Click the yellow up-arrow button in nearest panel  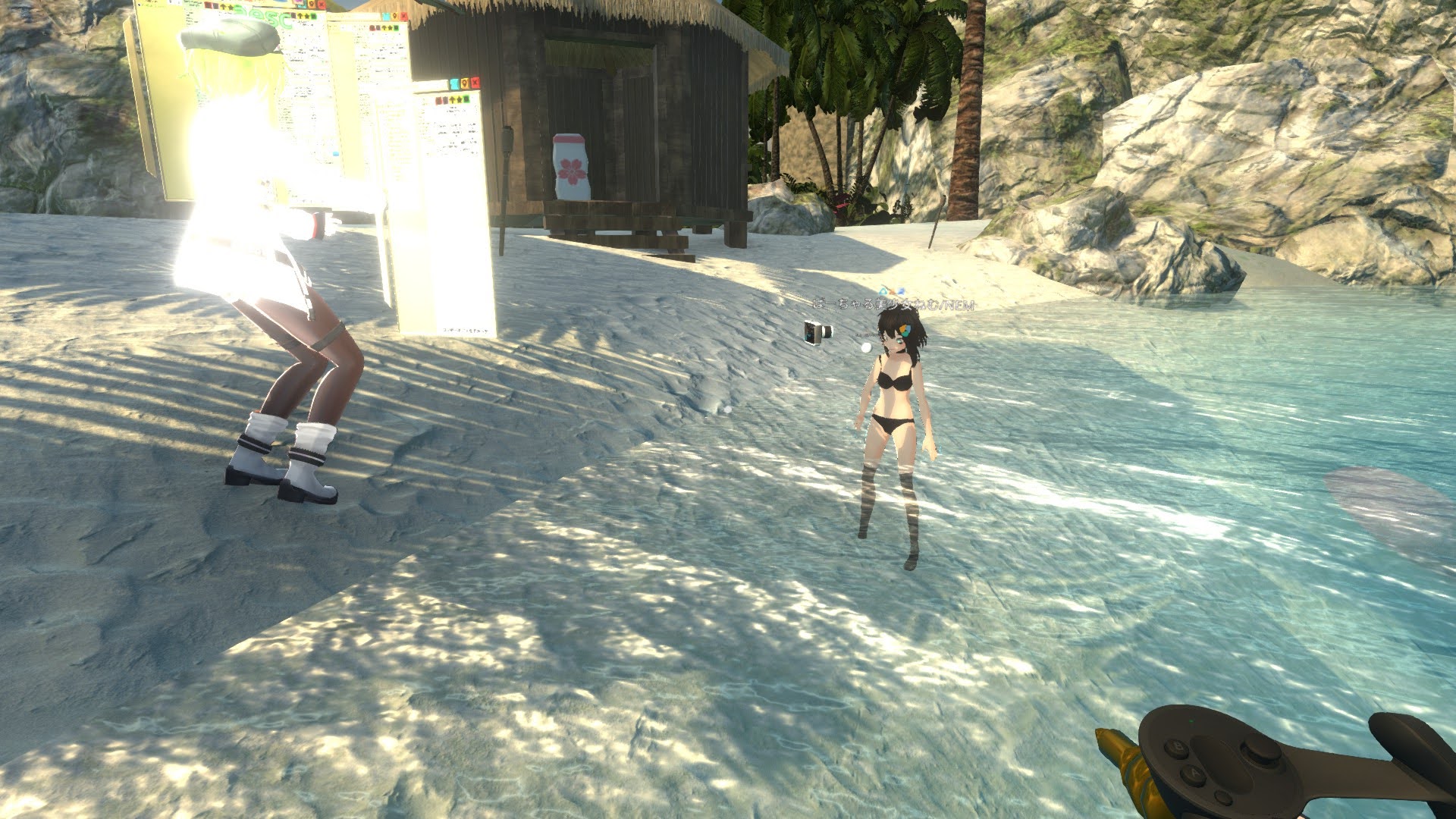[x=452, y=99]
